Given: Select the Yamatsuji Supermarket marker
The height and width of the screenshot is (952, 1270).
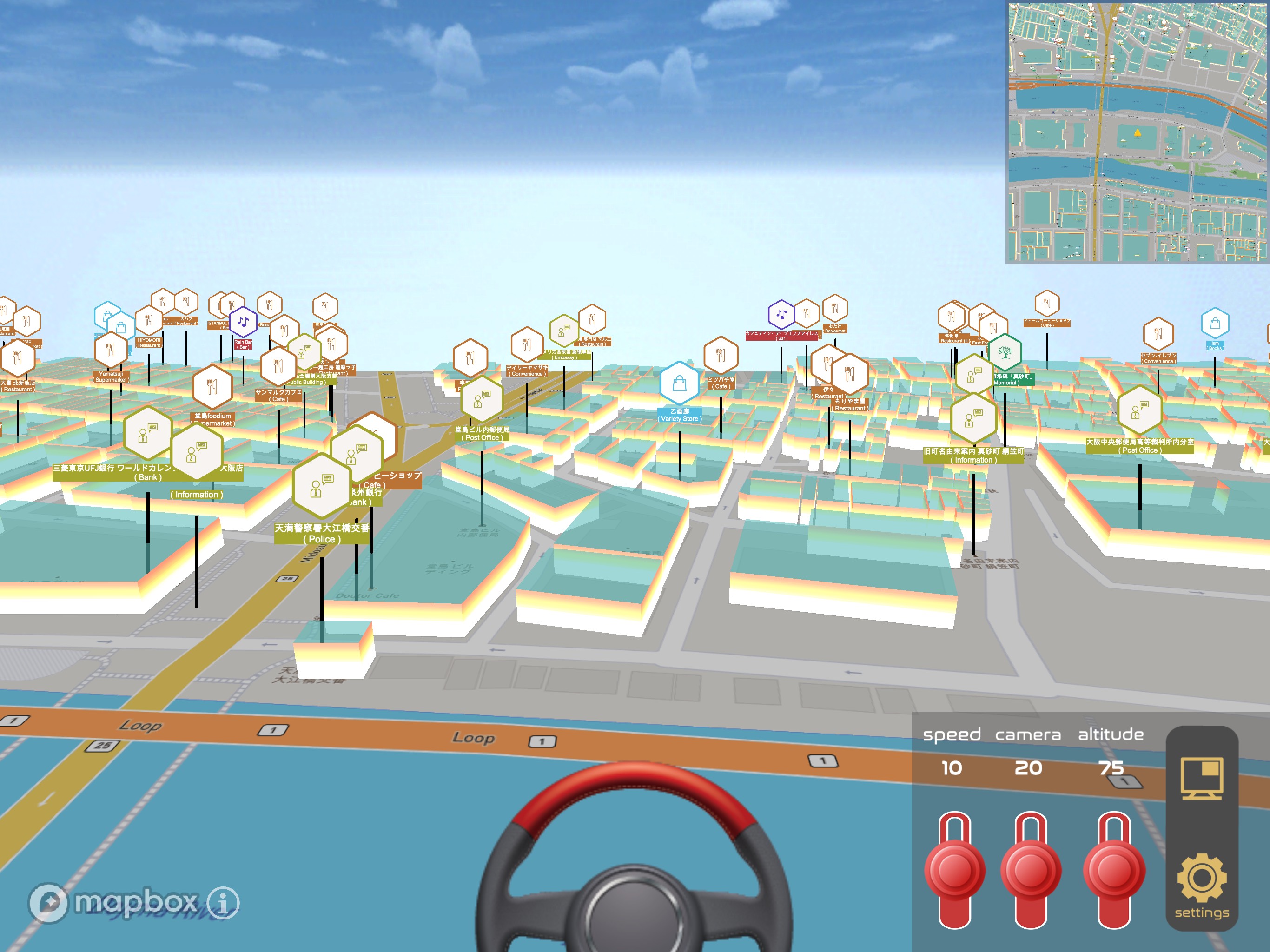Looking at the screenshot, I should pos(110,350).
